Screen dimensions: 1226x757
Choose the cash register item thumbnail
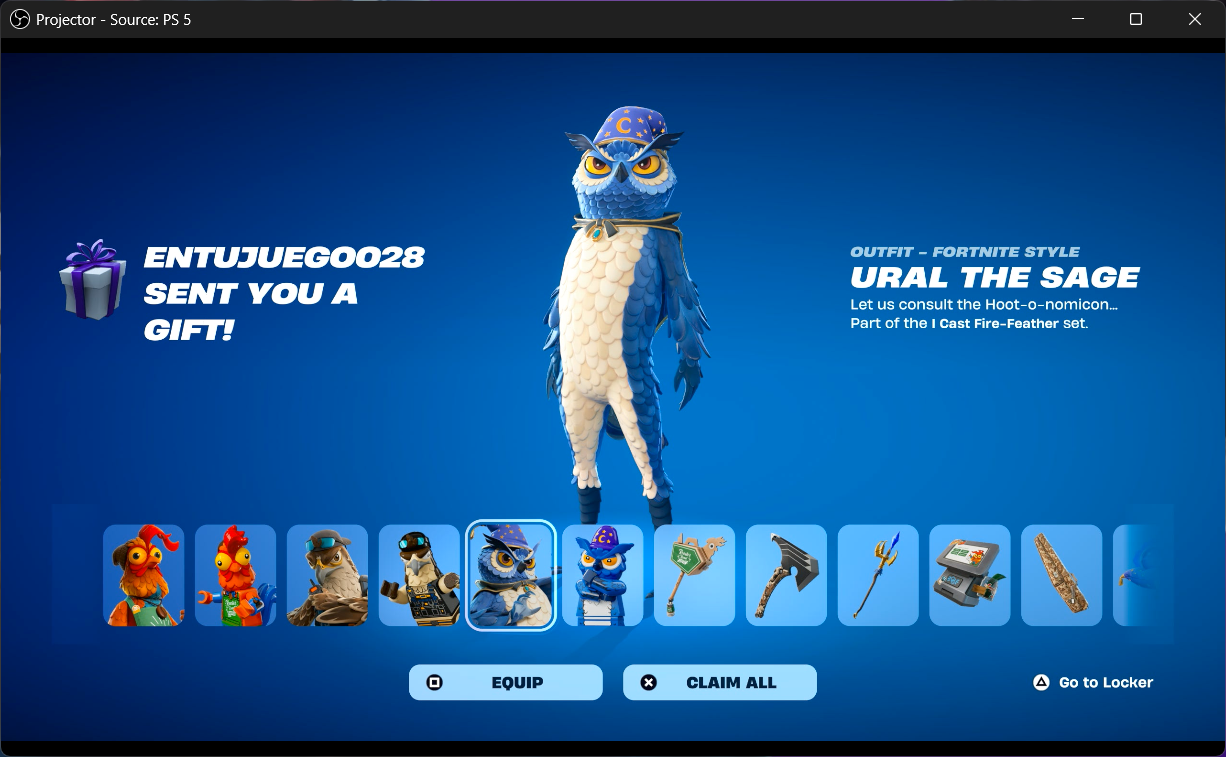(x=970, y=576)
